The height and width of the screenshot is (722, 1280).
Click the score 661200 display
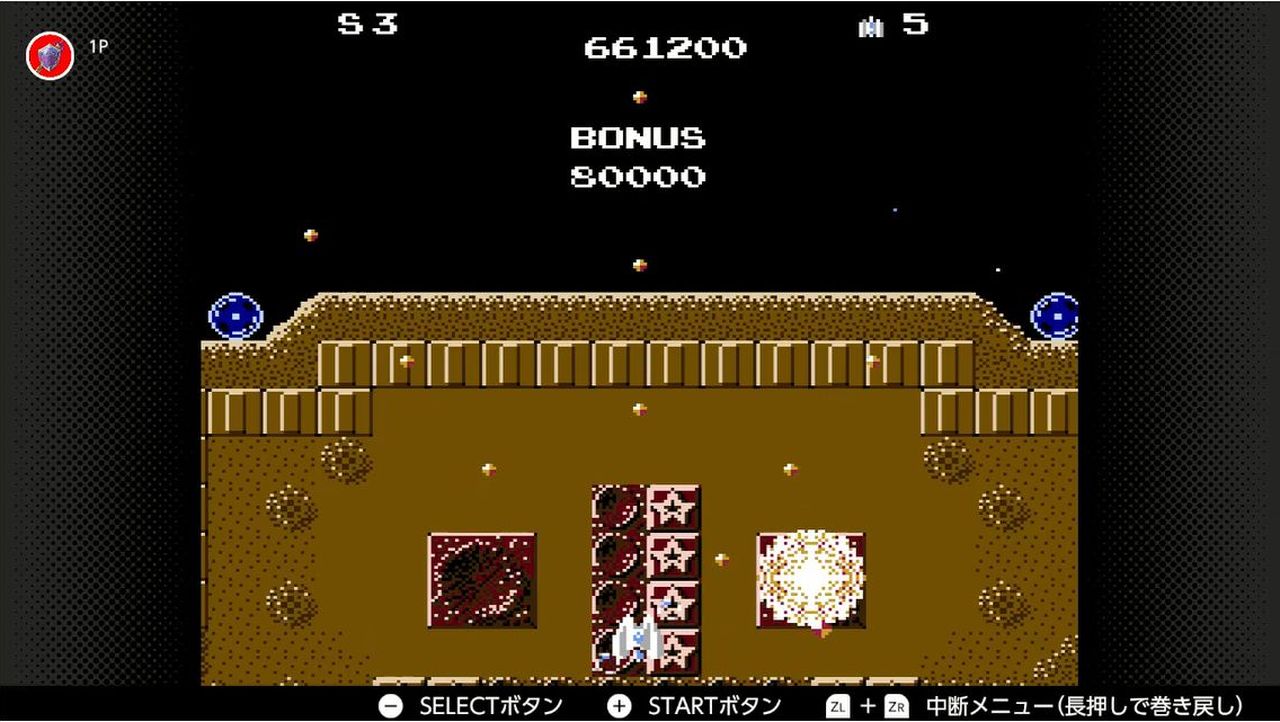665,47
